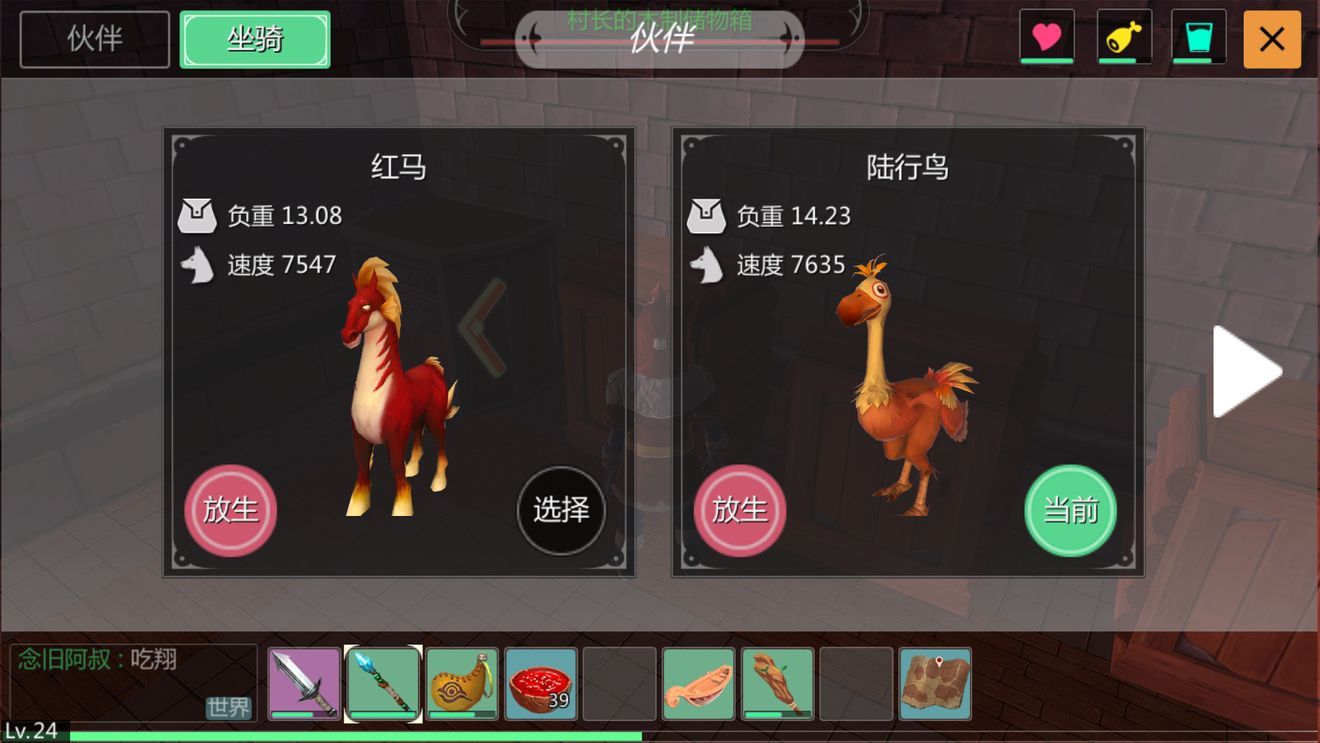Use the red berry bowl with 39
1320x743 pixels.
[541, 684]
